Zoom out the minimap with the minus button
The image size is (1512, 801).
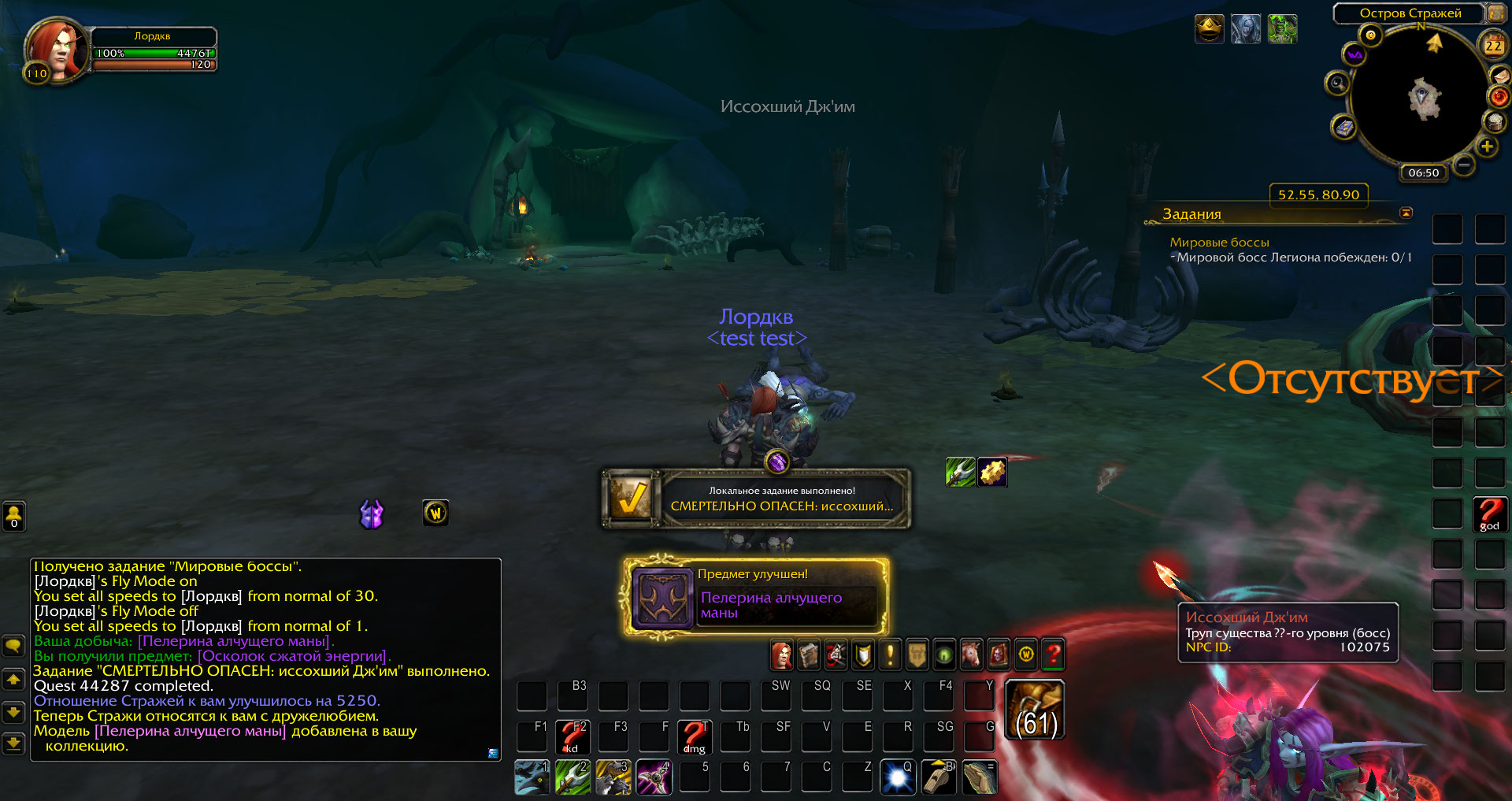1464,165
